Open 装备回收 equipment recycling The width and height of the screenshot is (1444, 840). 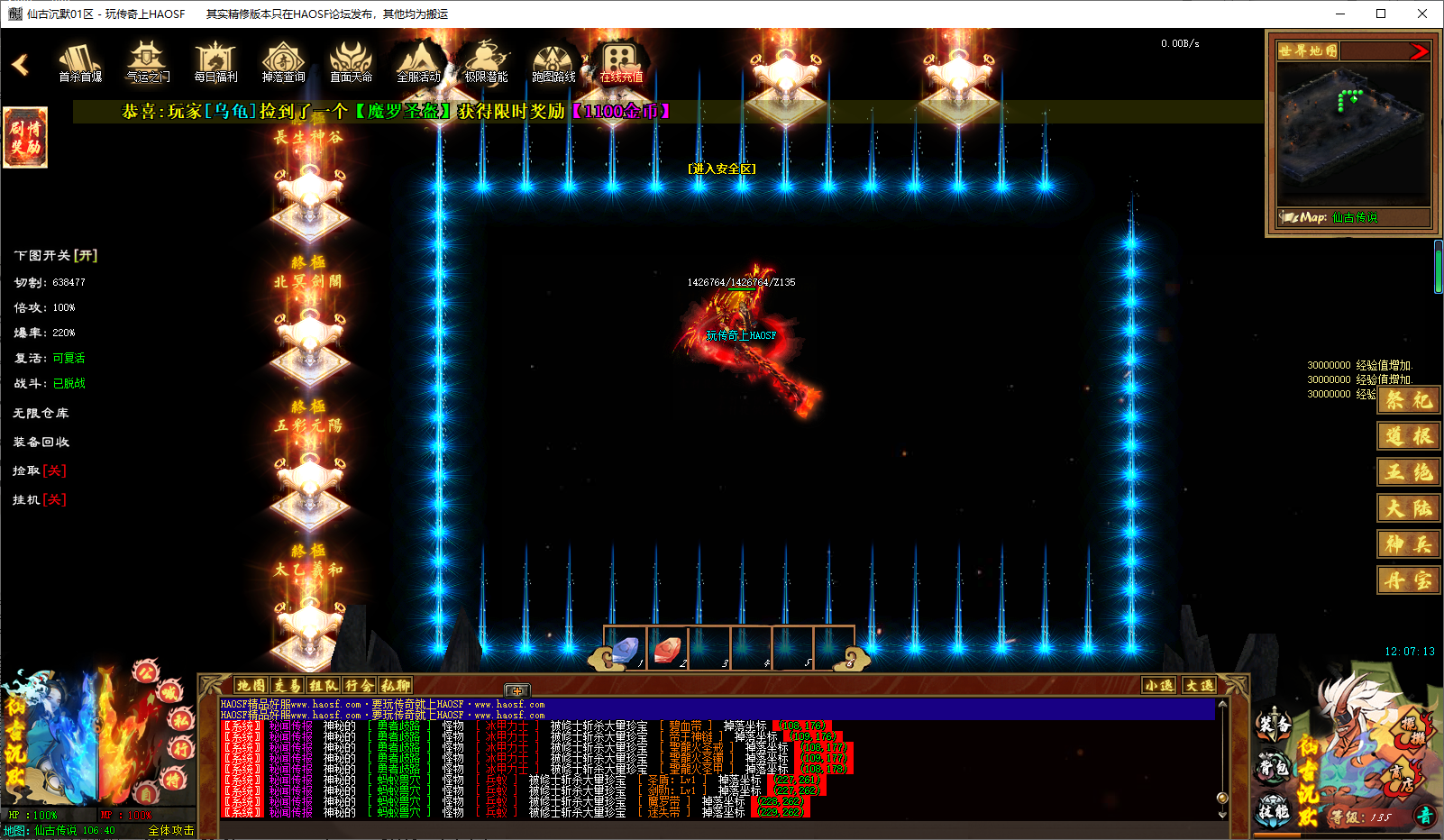point(41,442)
